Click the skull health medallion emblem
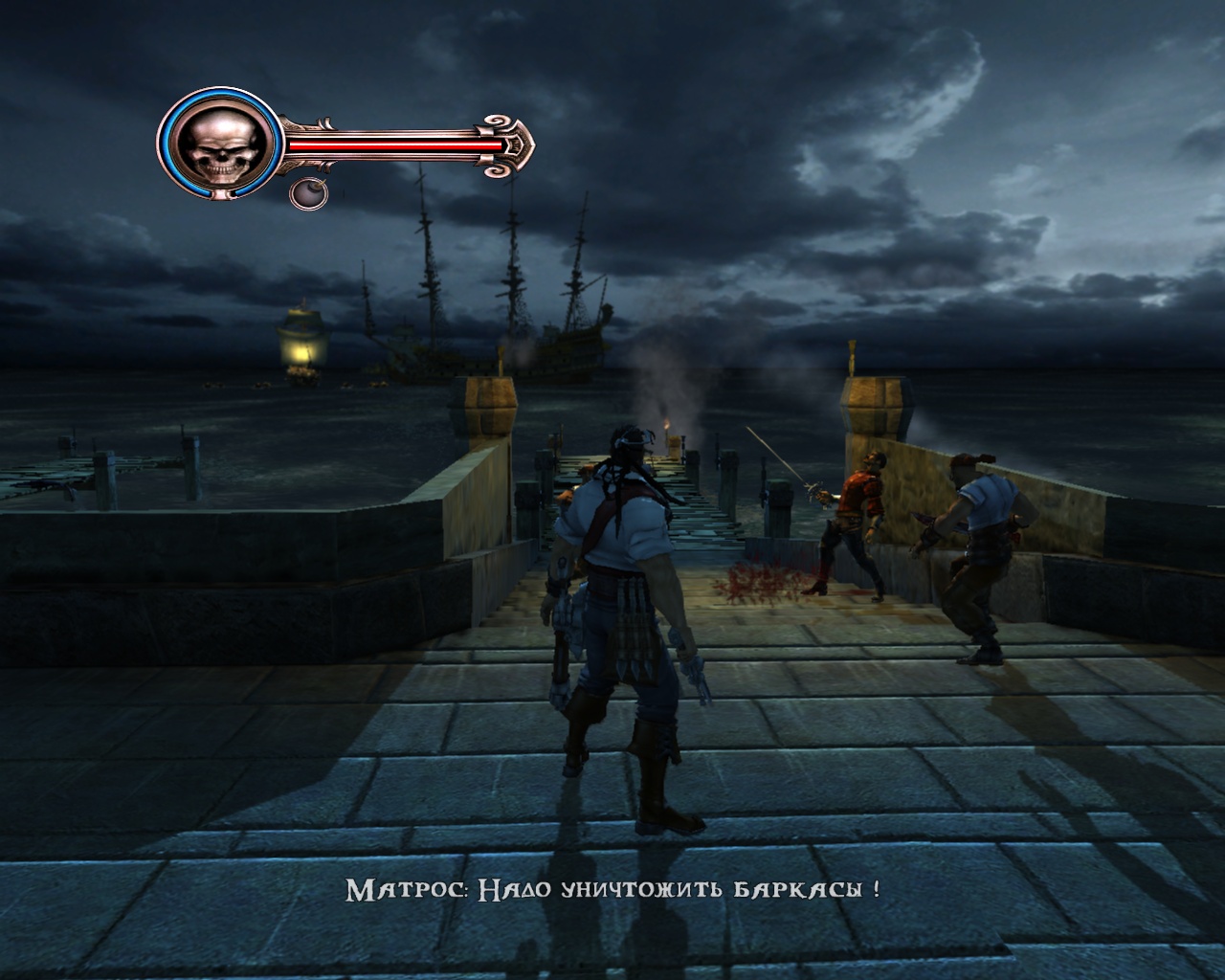1225x980 pixels. pos(222,145)
